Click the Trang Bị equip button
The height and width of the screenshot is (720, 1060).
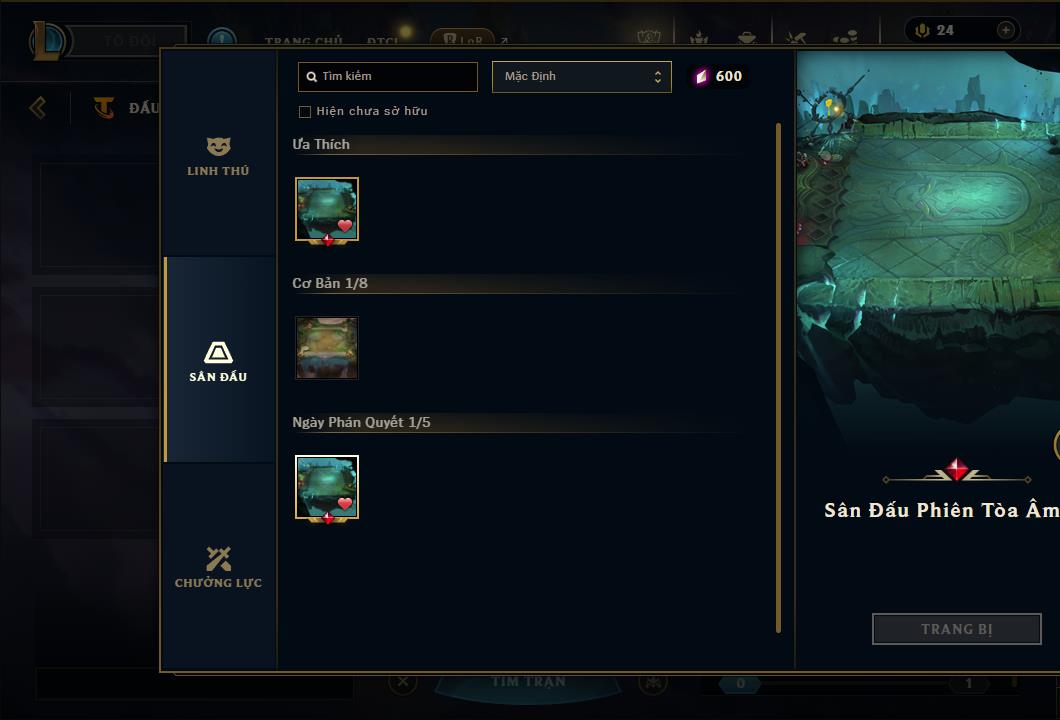point(956,629)
